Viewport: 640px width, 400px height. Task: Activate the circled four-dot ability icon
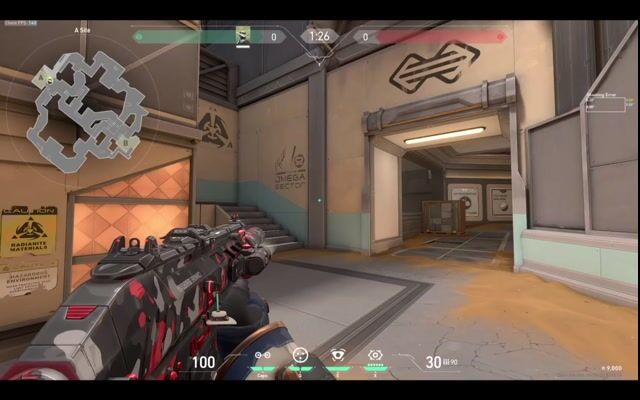(x=300, y=354)
